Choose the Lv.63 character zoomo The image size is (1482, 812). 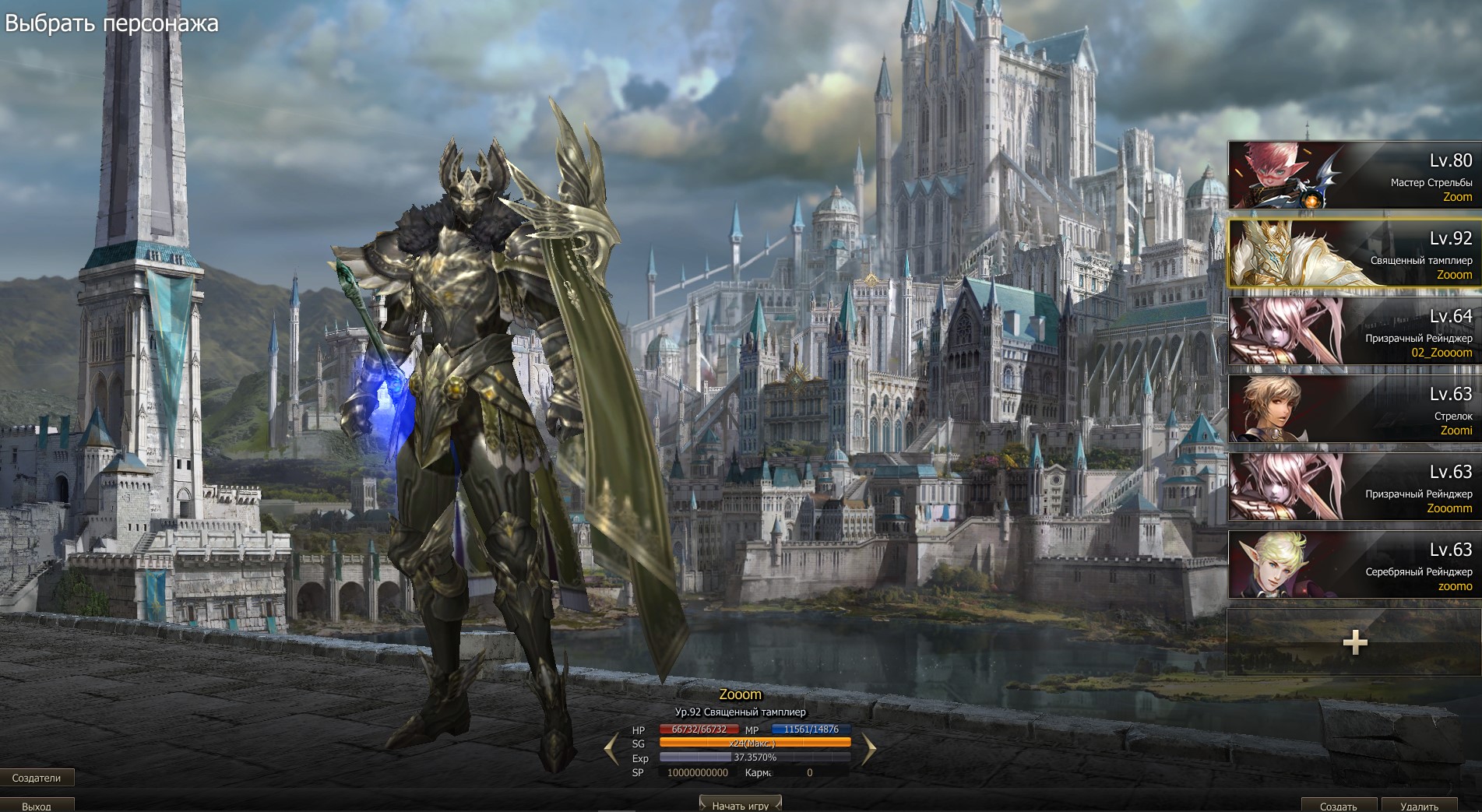(1354, 565)
